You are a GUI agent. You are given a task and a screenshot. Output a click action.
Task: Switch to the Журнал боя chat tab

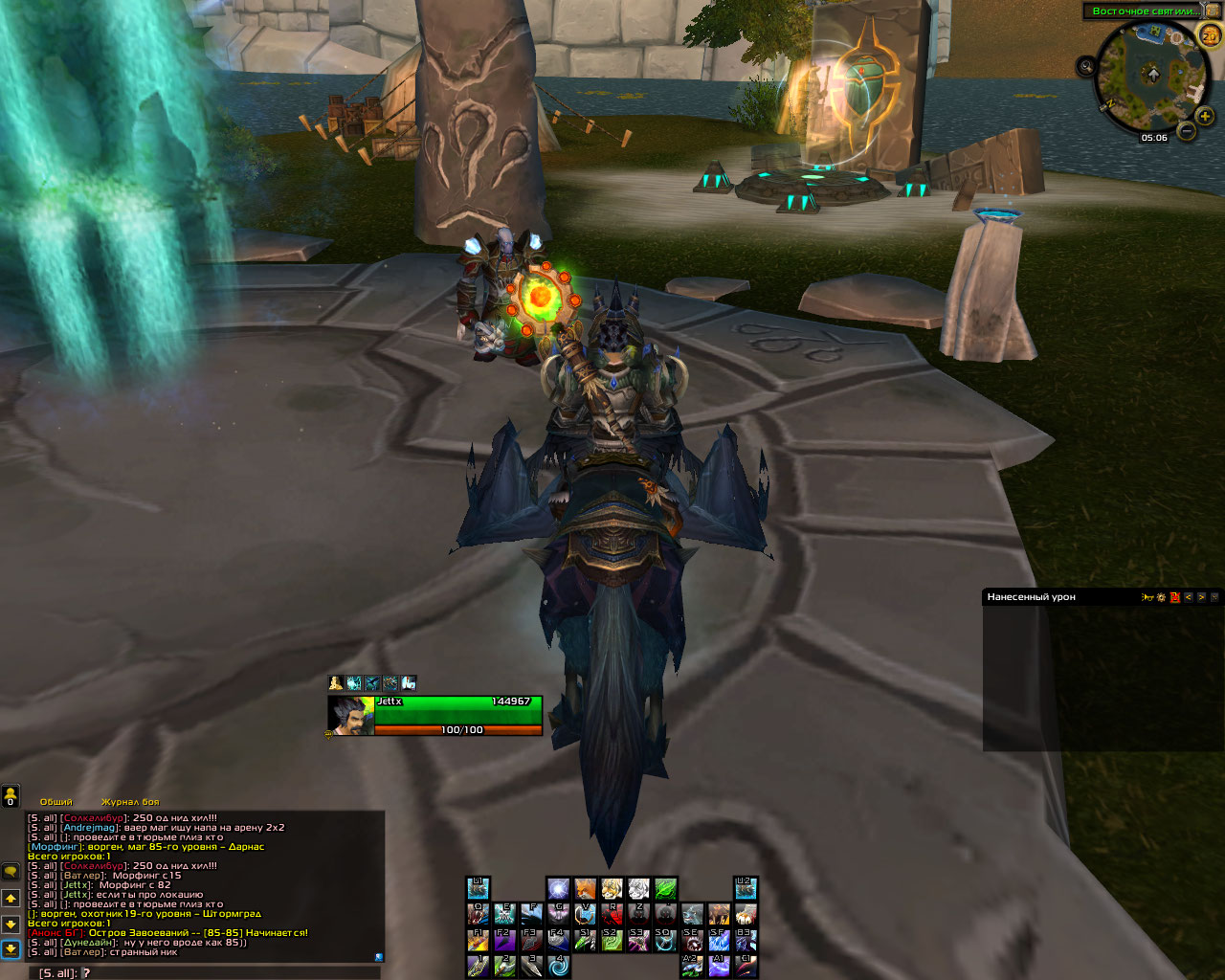130,802
